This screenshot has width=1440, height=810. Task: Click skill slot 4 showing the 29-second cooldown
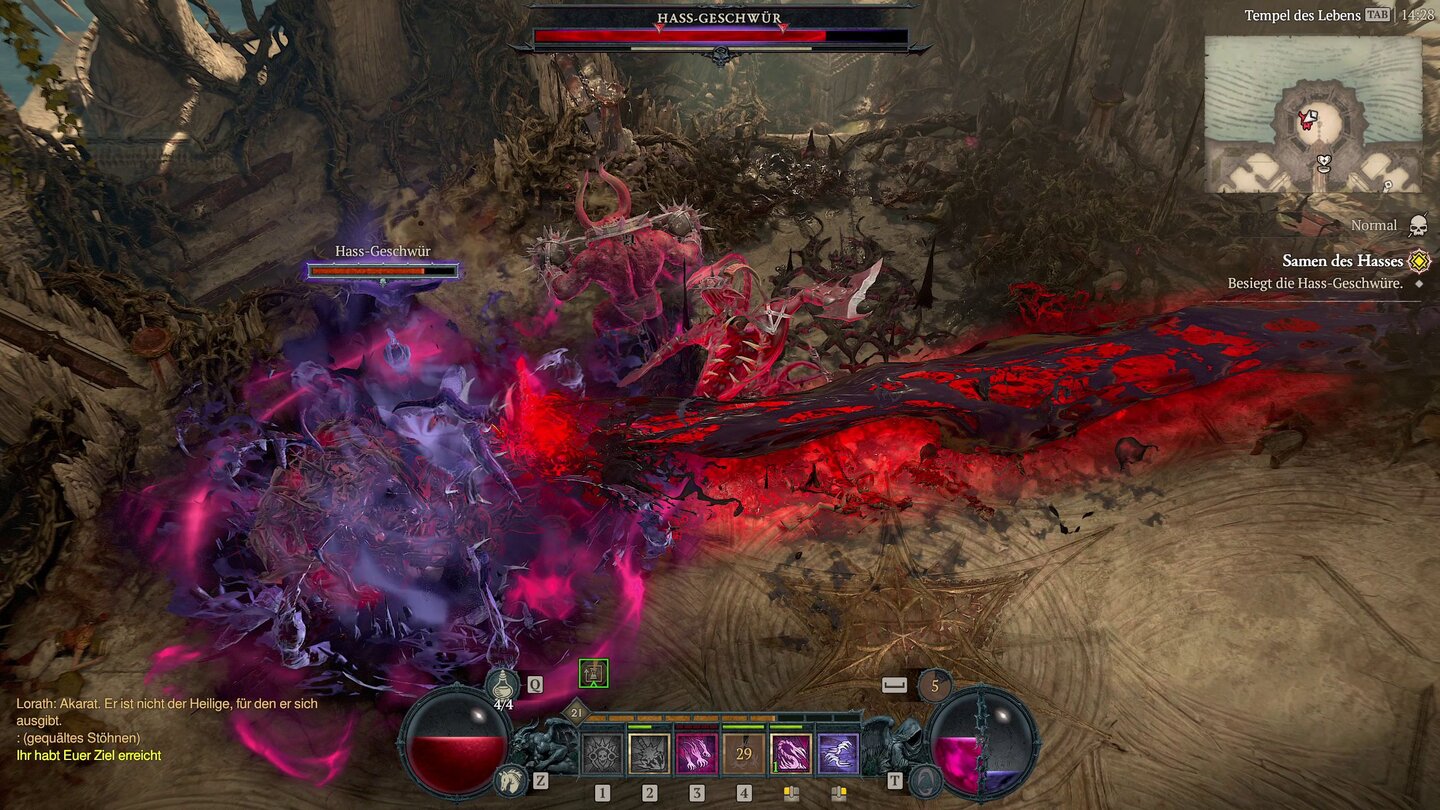pos(743,752)
